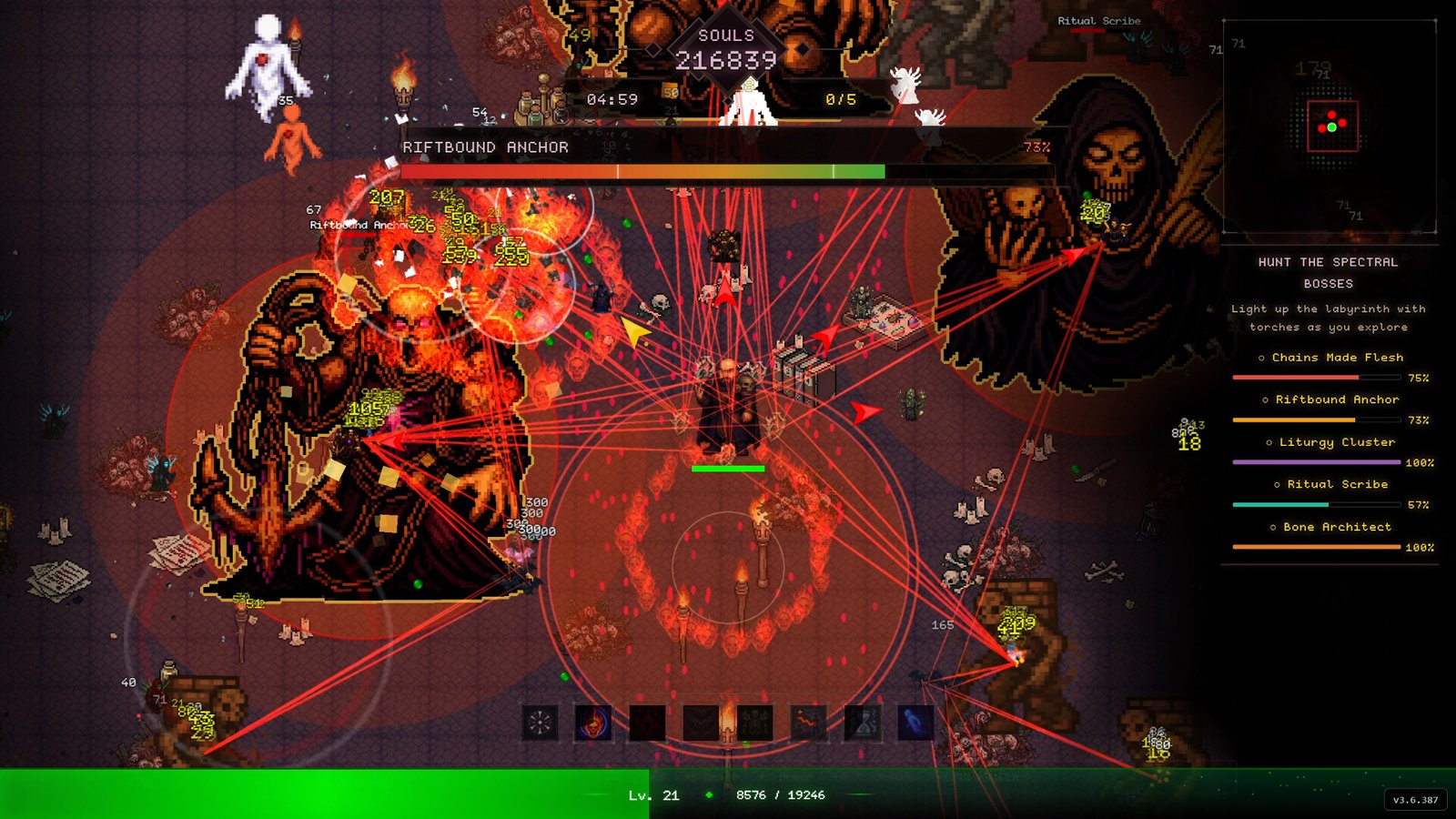The width and height of the screenshot is (1456, 819).
Task: Select the skeleton figures ability slot
Action: [754, 723]
